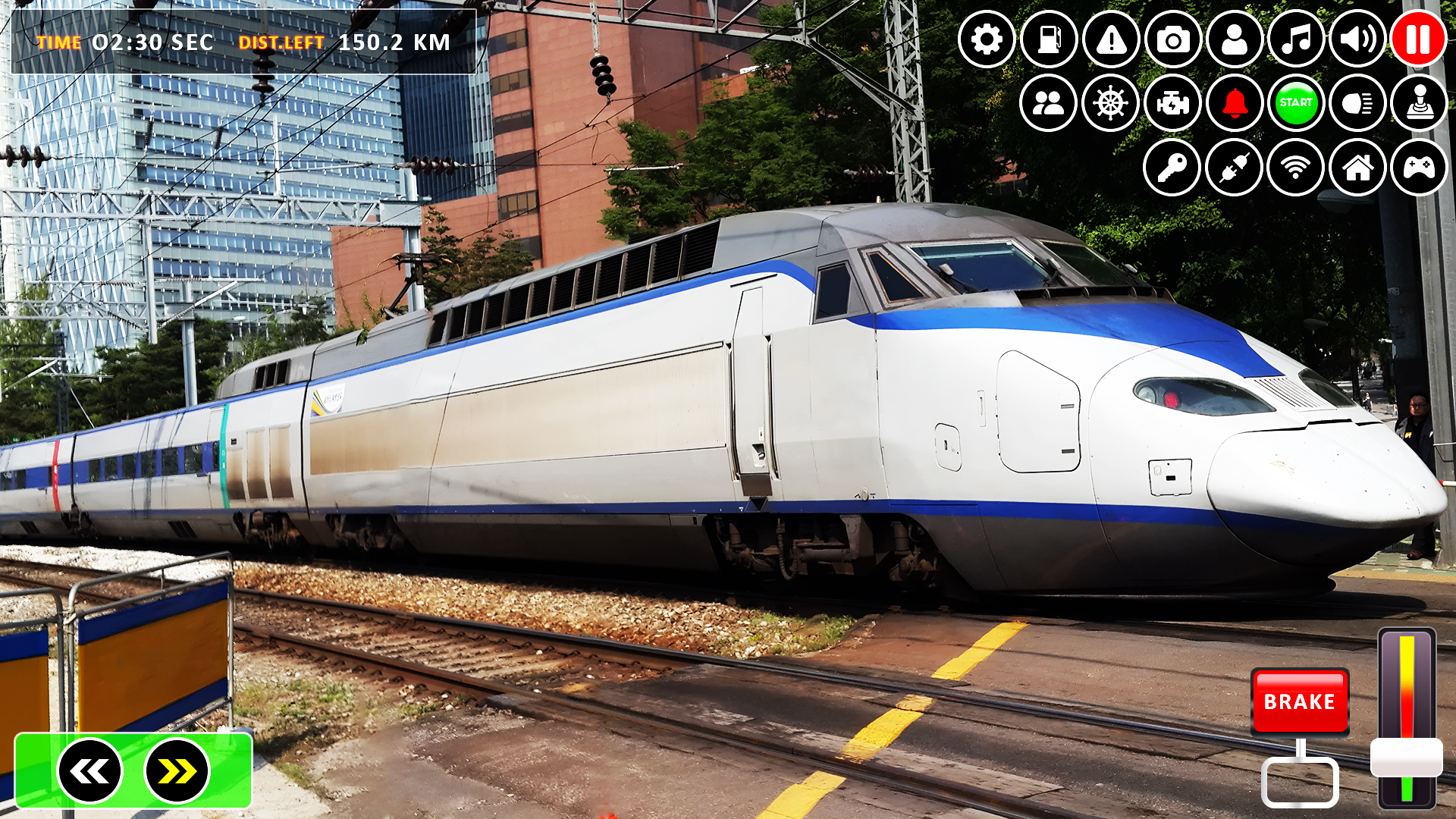This screenshot has height=819, width=1456.
Task: Toggle the train headlights
Action: click(1357, 104)
